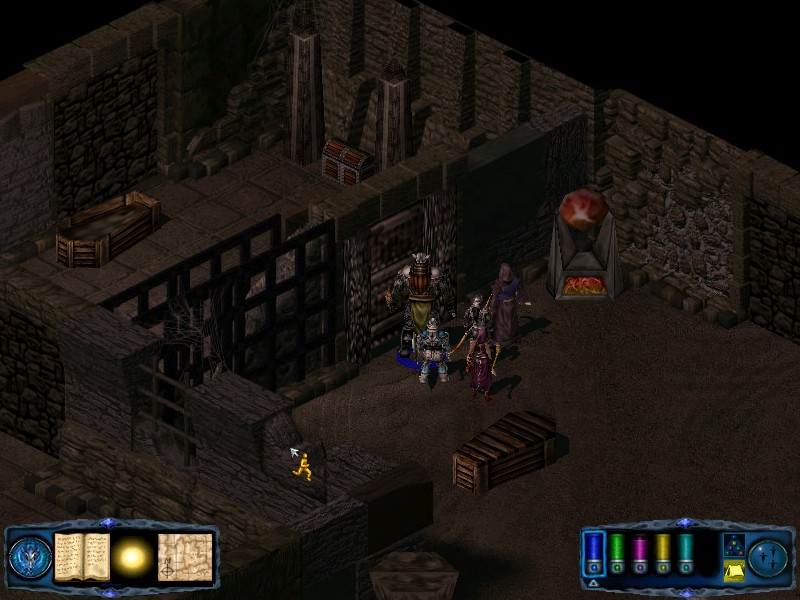Screen dimensions: 800x600
Task: Click the small triangle under the blue vial
Action: point(594,582)
